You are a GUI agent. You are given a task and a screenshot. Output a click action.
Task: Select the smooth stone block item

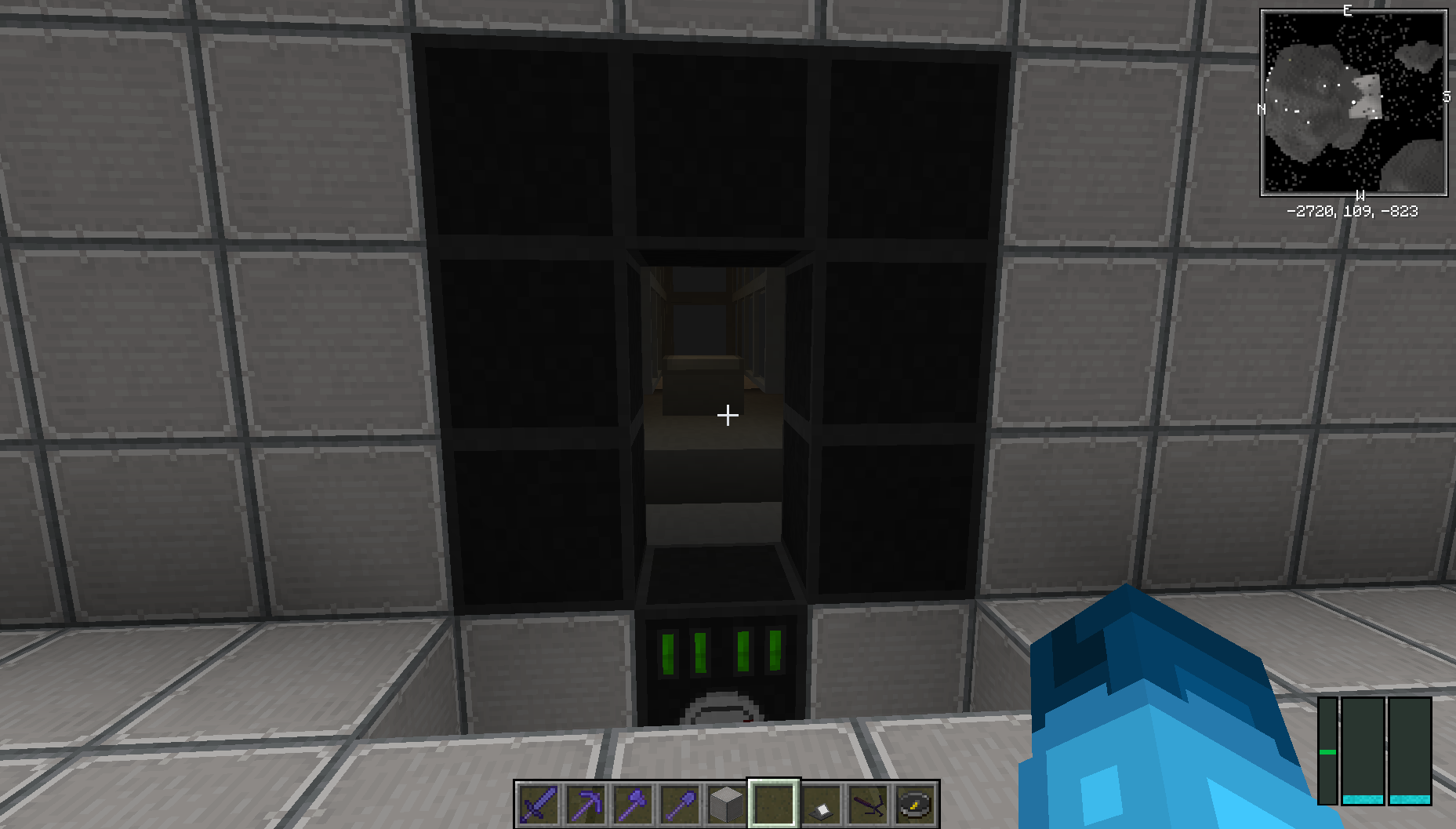(x=725, y=802)
